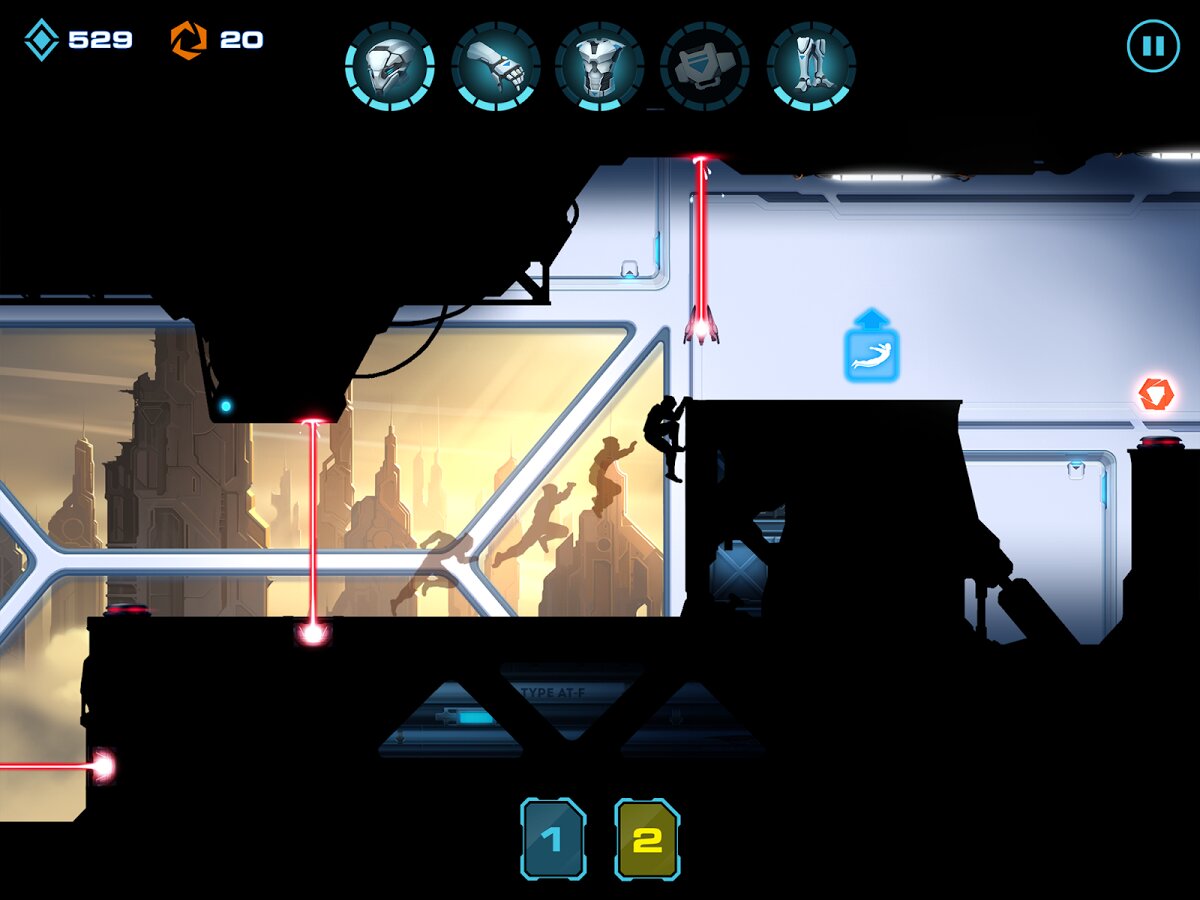Select the belt gear icon
Viewport: 1200px width, 900px height.
tap(705, 66)
